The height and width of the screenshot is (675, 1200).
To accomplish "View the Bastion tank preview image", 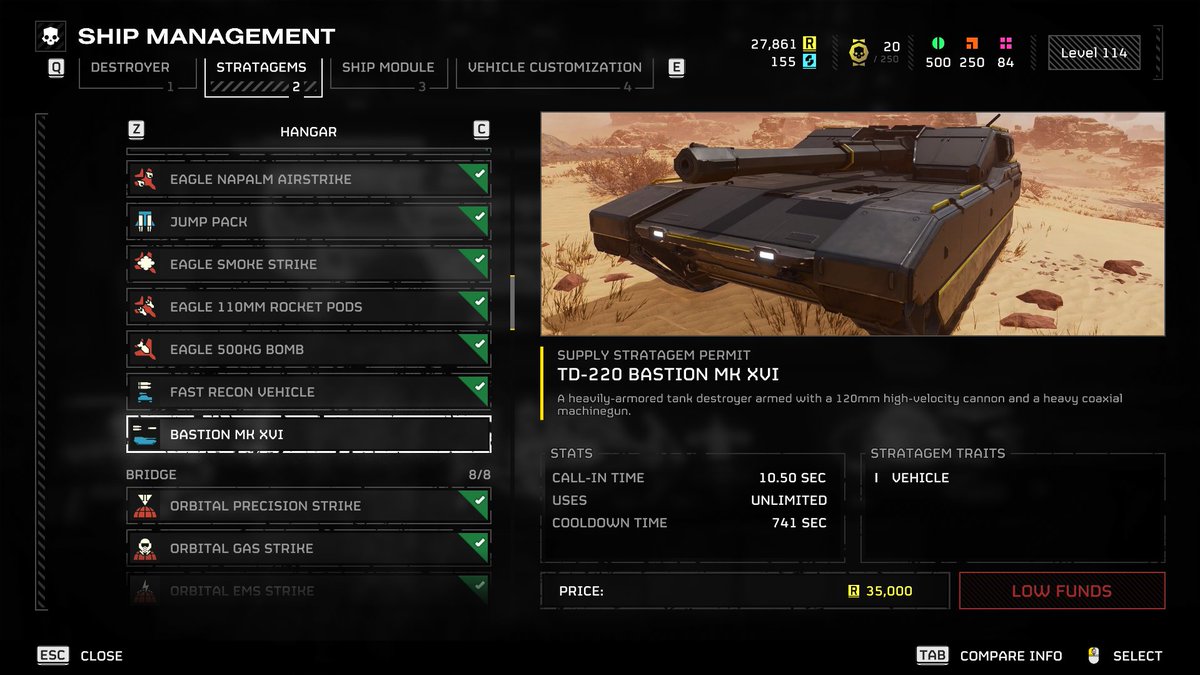I will 852,223.
